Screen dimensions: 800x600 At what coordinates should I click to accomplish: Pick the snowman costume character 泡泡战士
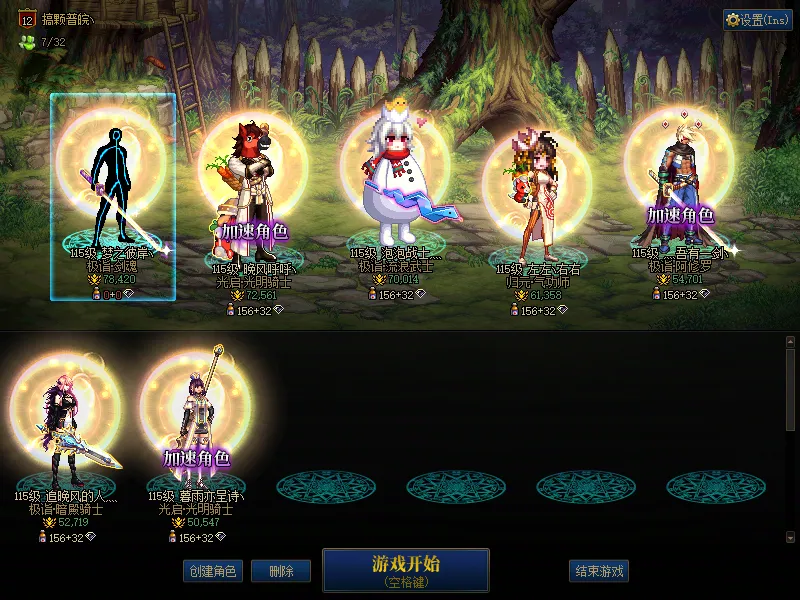[395, 190]
